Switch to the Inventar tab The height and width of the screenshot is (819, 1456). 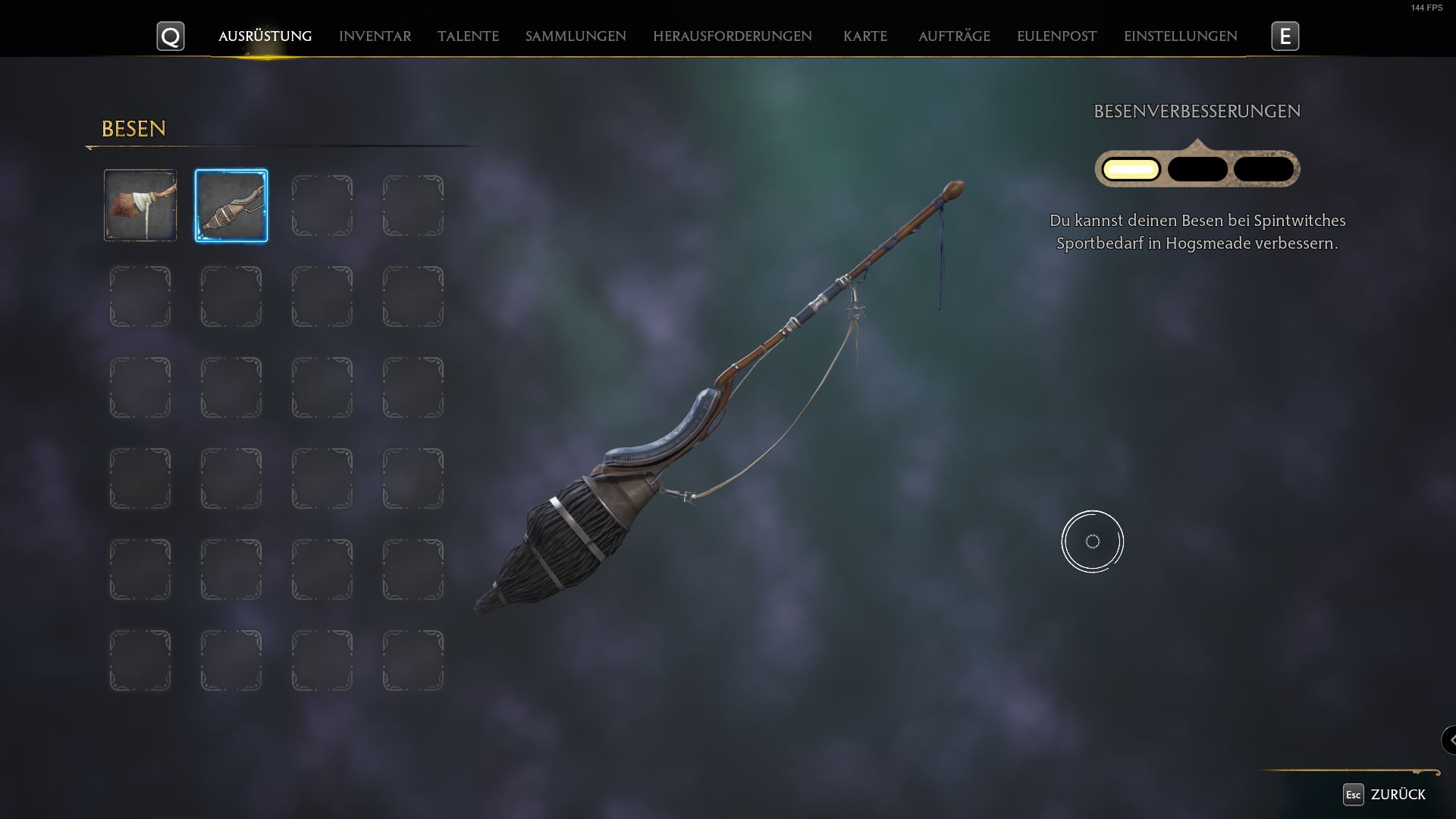(x=375, y=36)
